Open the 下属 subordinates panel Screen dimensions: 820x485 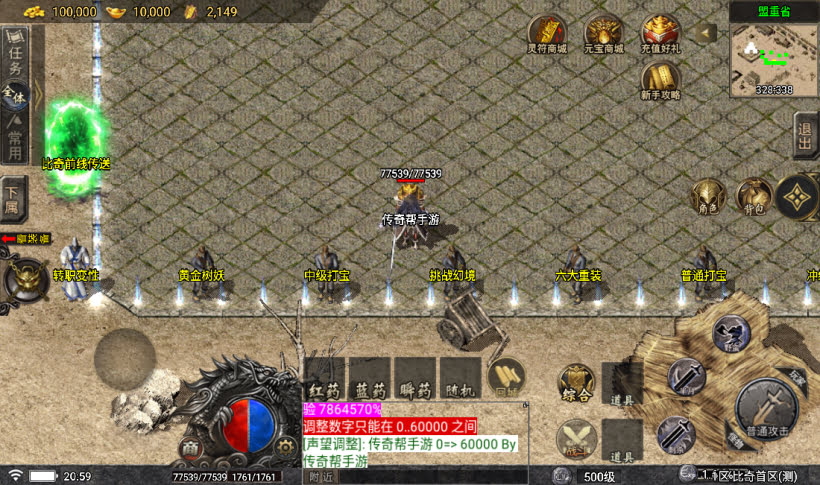point(13,198)
